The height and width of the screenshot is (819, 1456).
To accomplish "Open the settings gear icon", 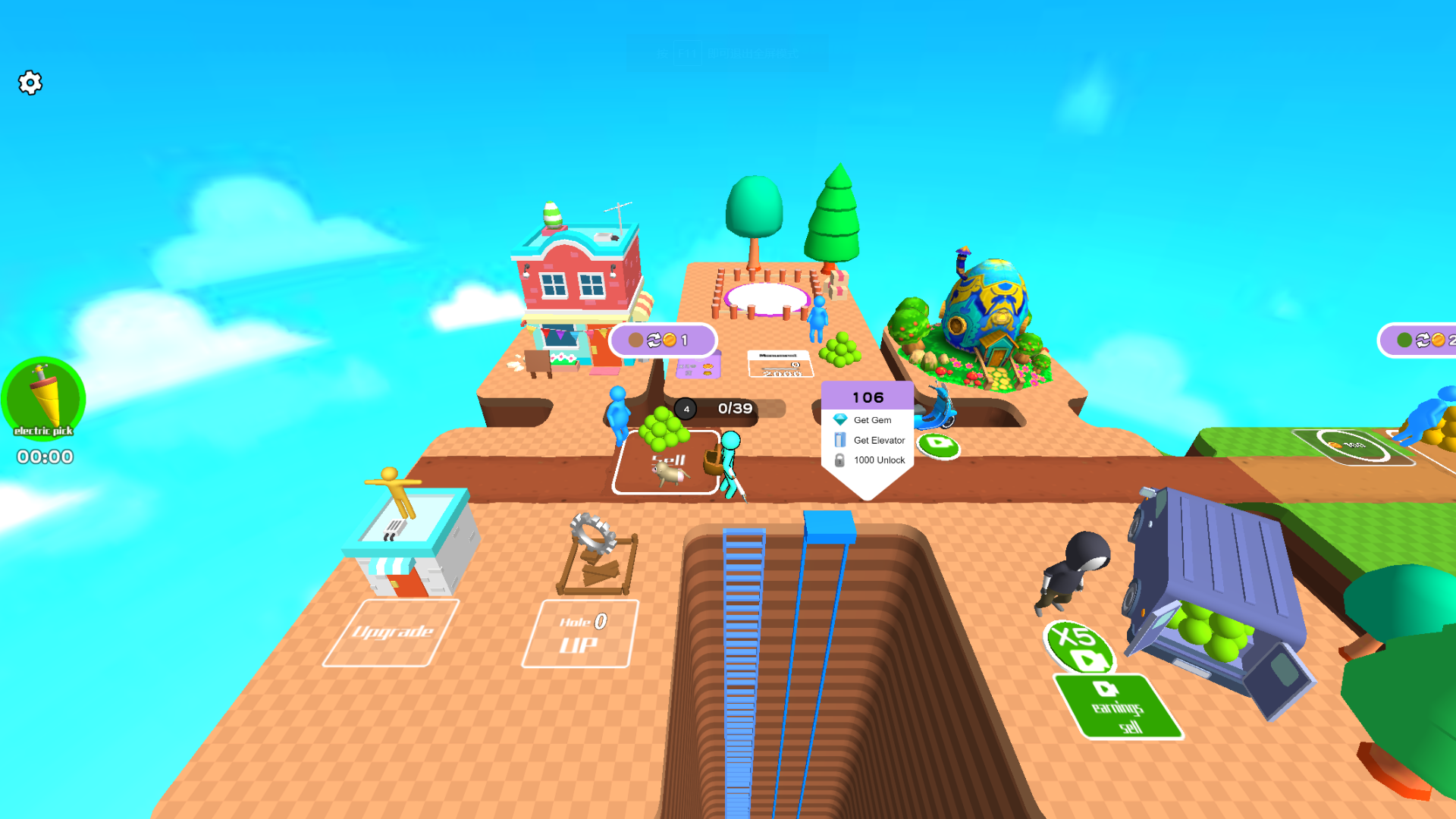I will pos(30,83).
